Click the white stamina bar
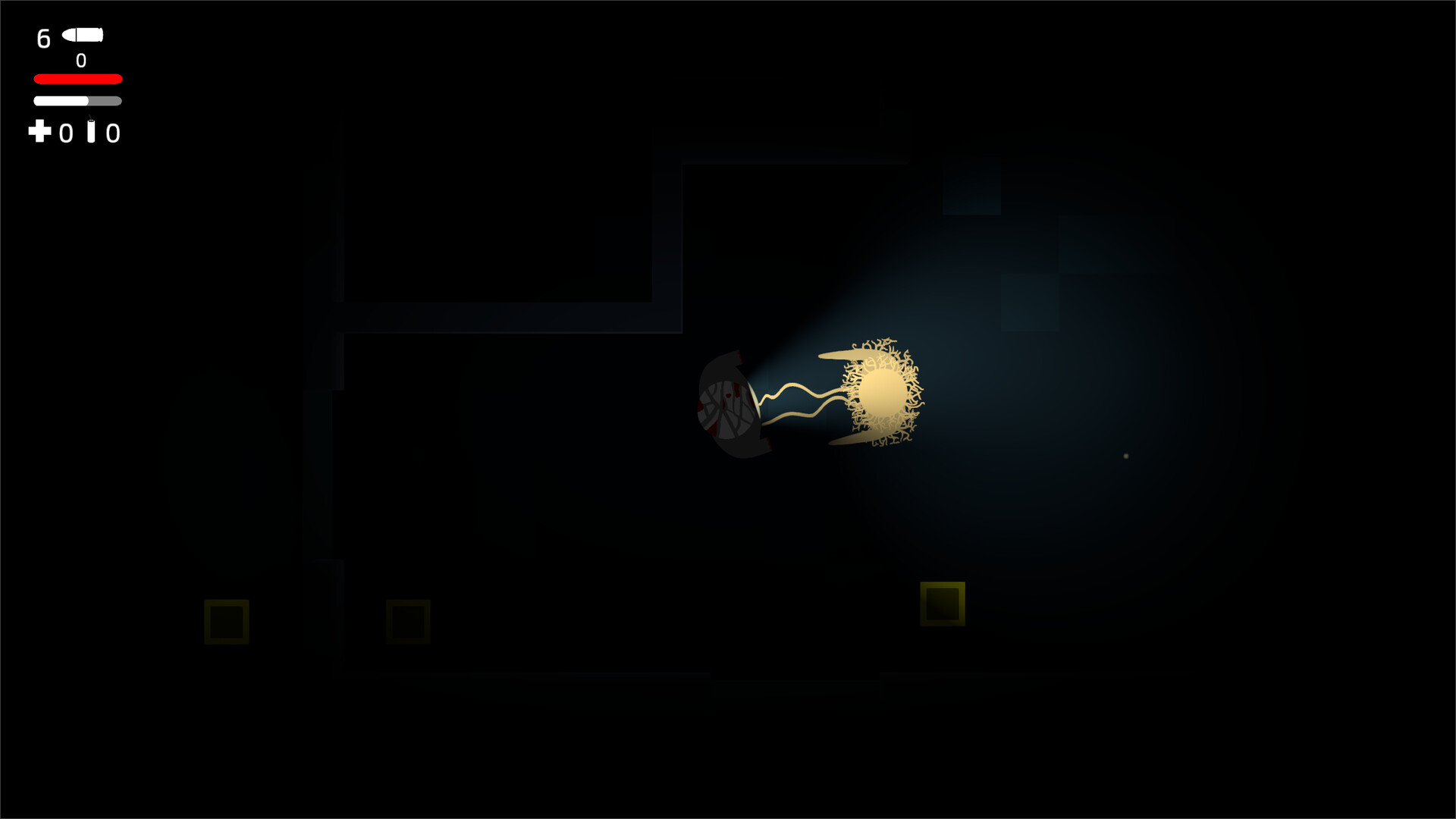This screenshot has width=1456, height=819. click(x=59, y=99)
